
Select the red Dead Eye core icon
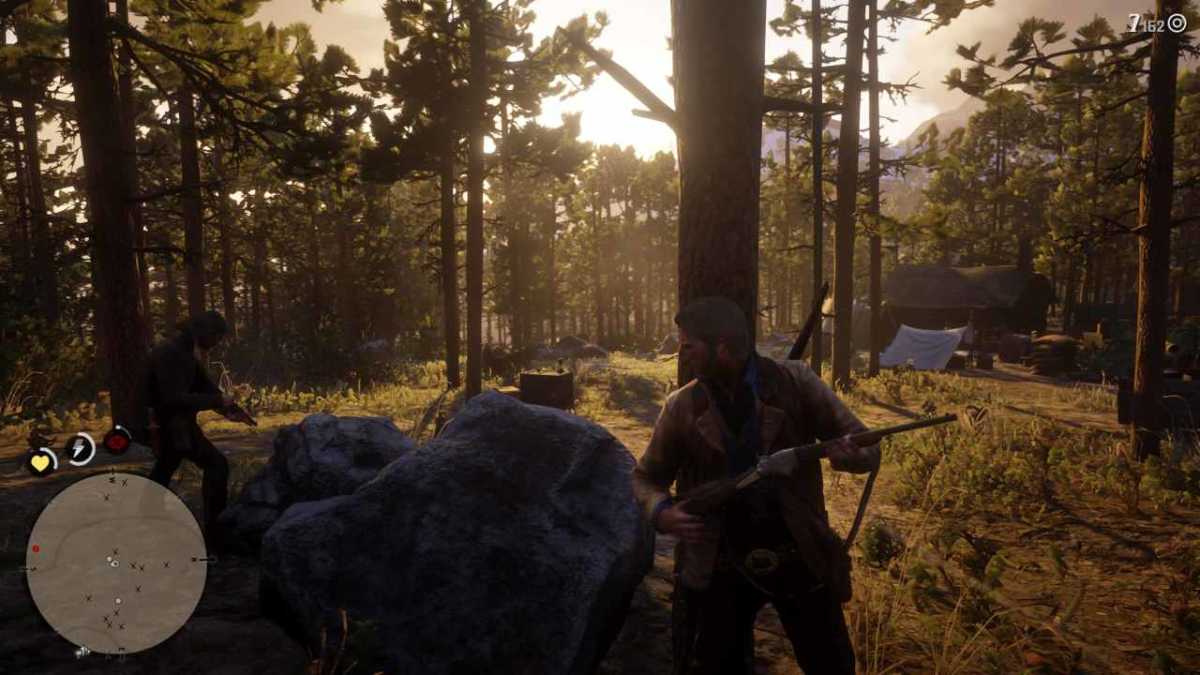(117, 440)
